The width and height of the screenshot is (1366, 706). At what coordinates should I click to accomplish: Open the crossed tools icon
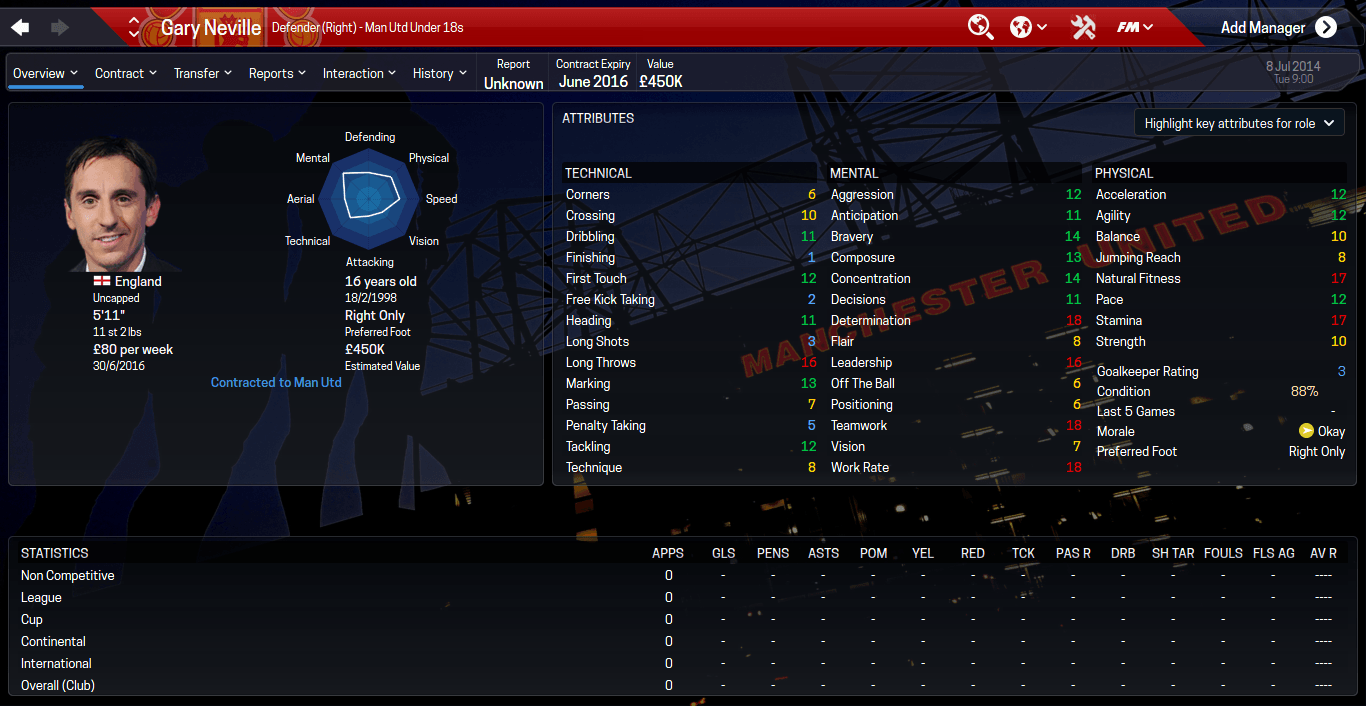point(1083,27)
